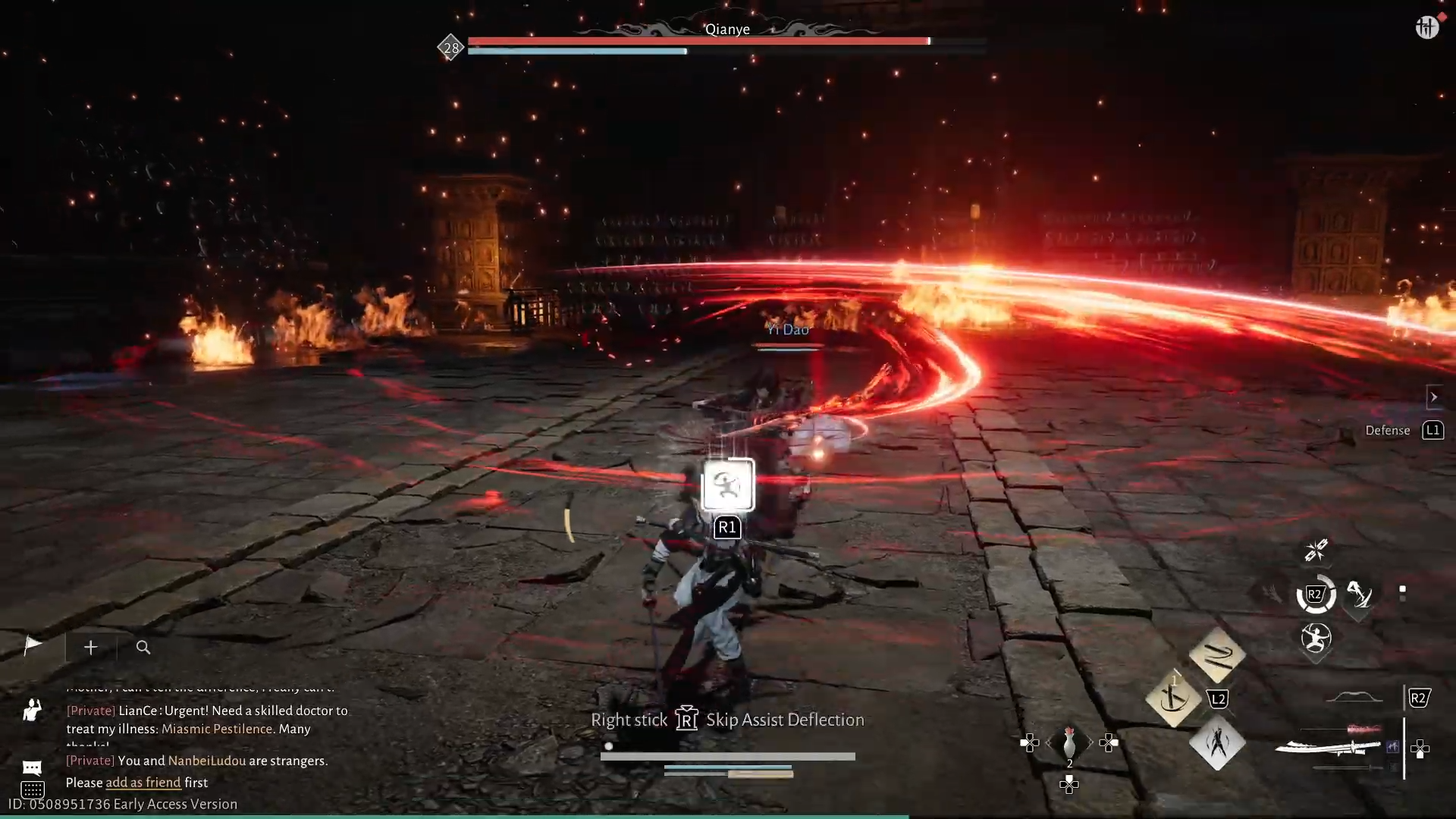Expand the right-side panel chevron
Viewport: 1456px width, 819px height.
(x=1434, y=397)
